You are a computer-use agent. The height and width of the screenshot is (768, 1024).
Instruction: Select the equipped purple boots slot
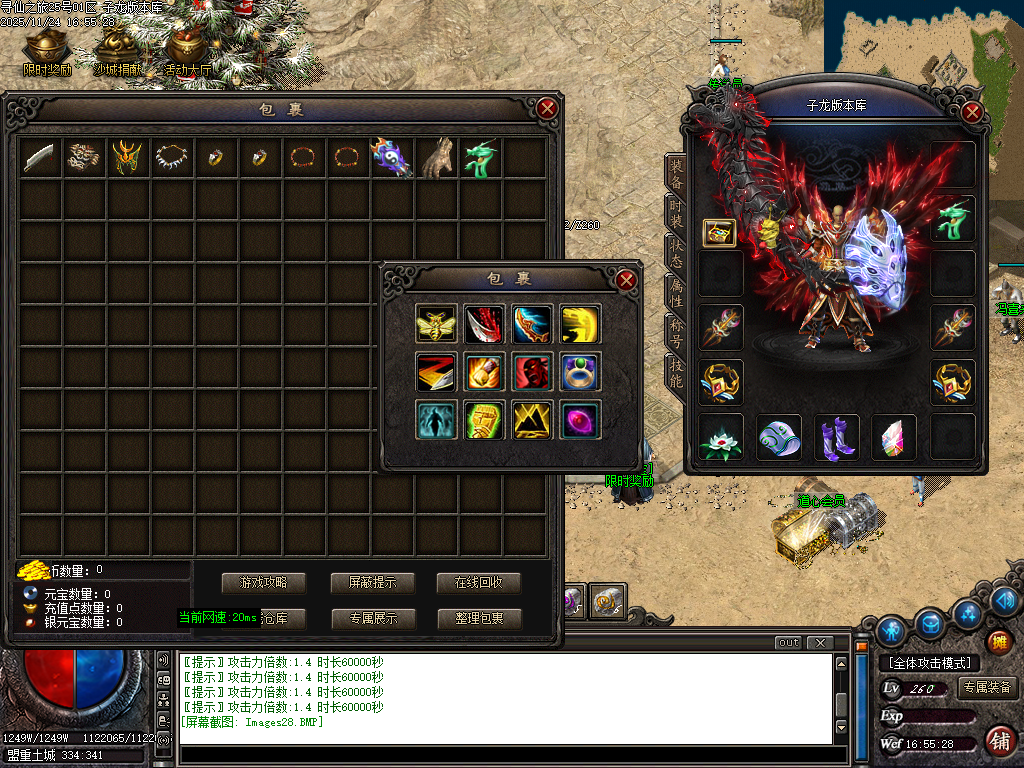point(836,438)
